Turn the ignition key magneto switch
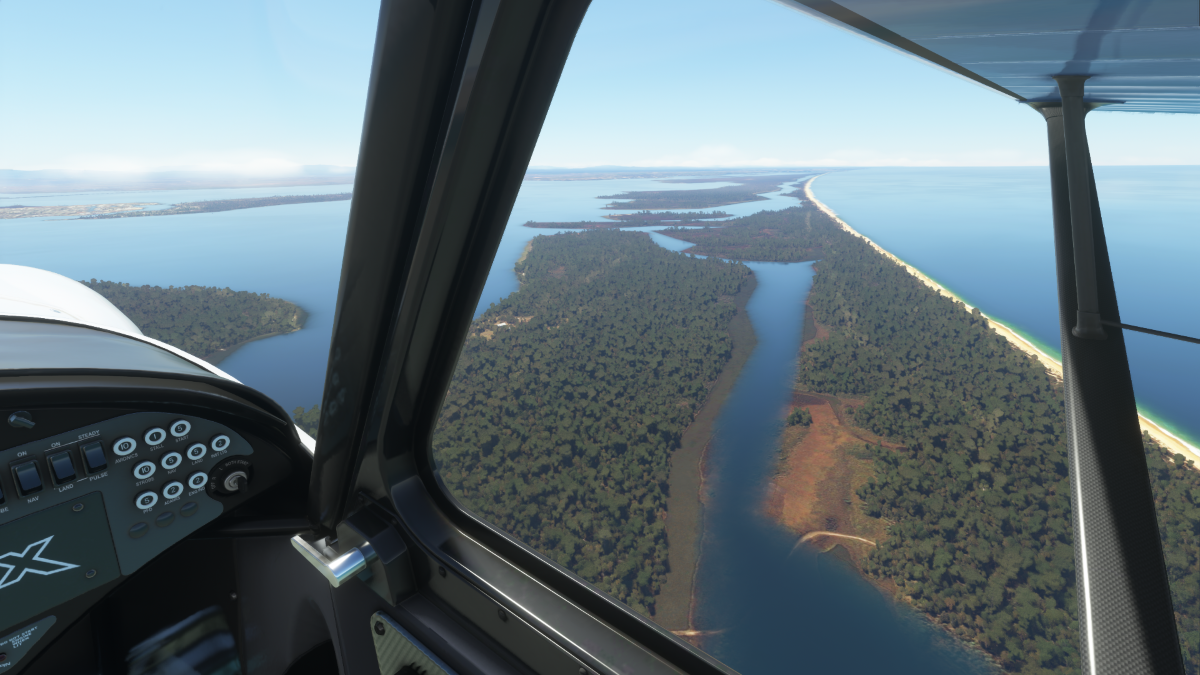This screenshot has height=675, width=1200. coord(233,480)
